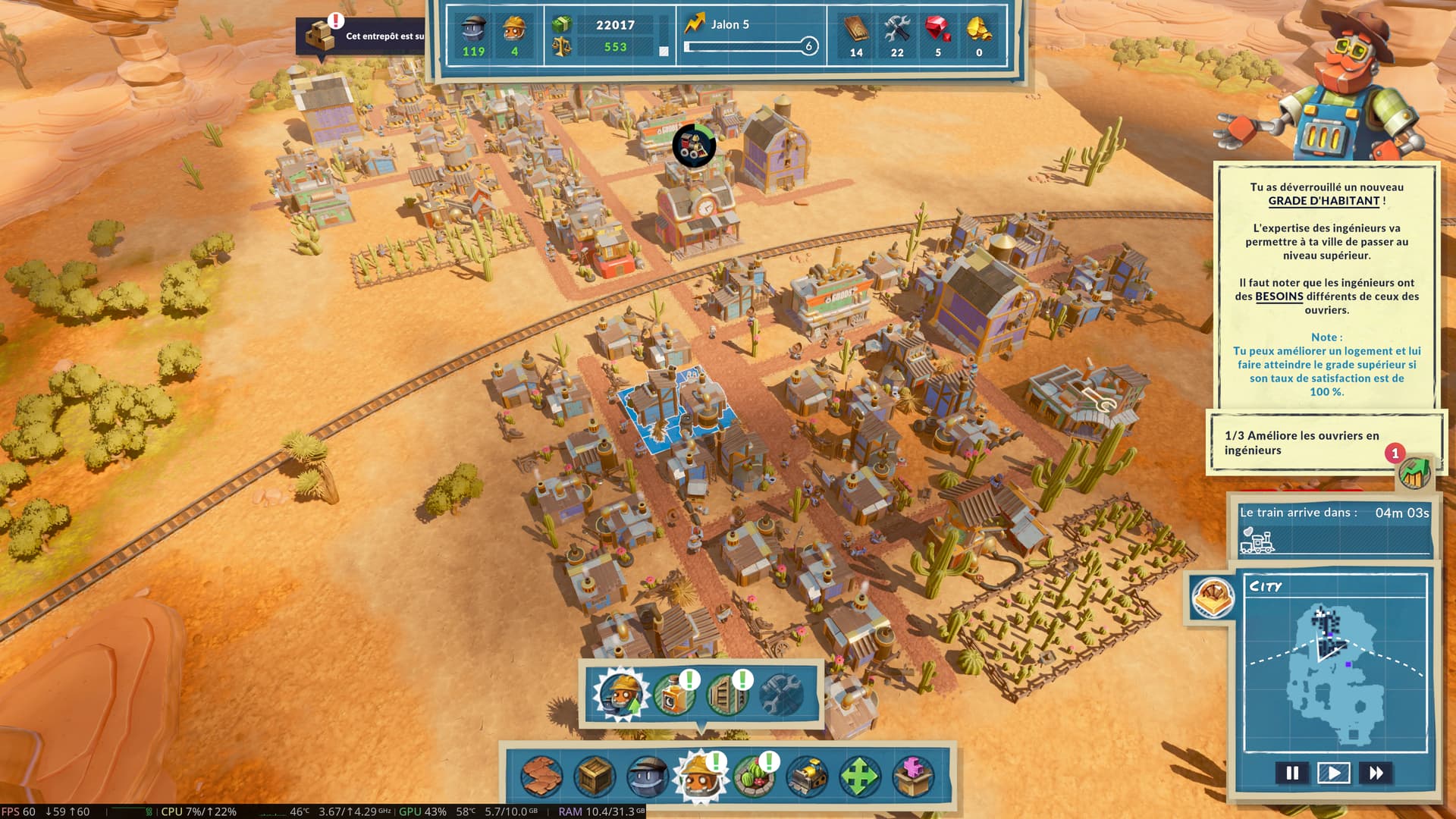Activate the bulldozer demolish tool
The height and width of the screenshot is (819, 1456).
pos(807,777)
